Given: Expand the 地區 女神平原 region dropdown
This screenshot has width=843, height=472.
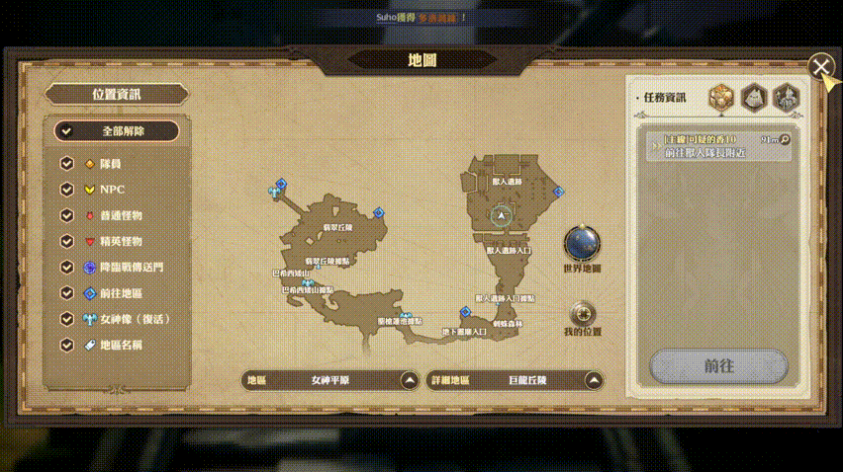Looking at the screenshot, I should 409,381.
